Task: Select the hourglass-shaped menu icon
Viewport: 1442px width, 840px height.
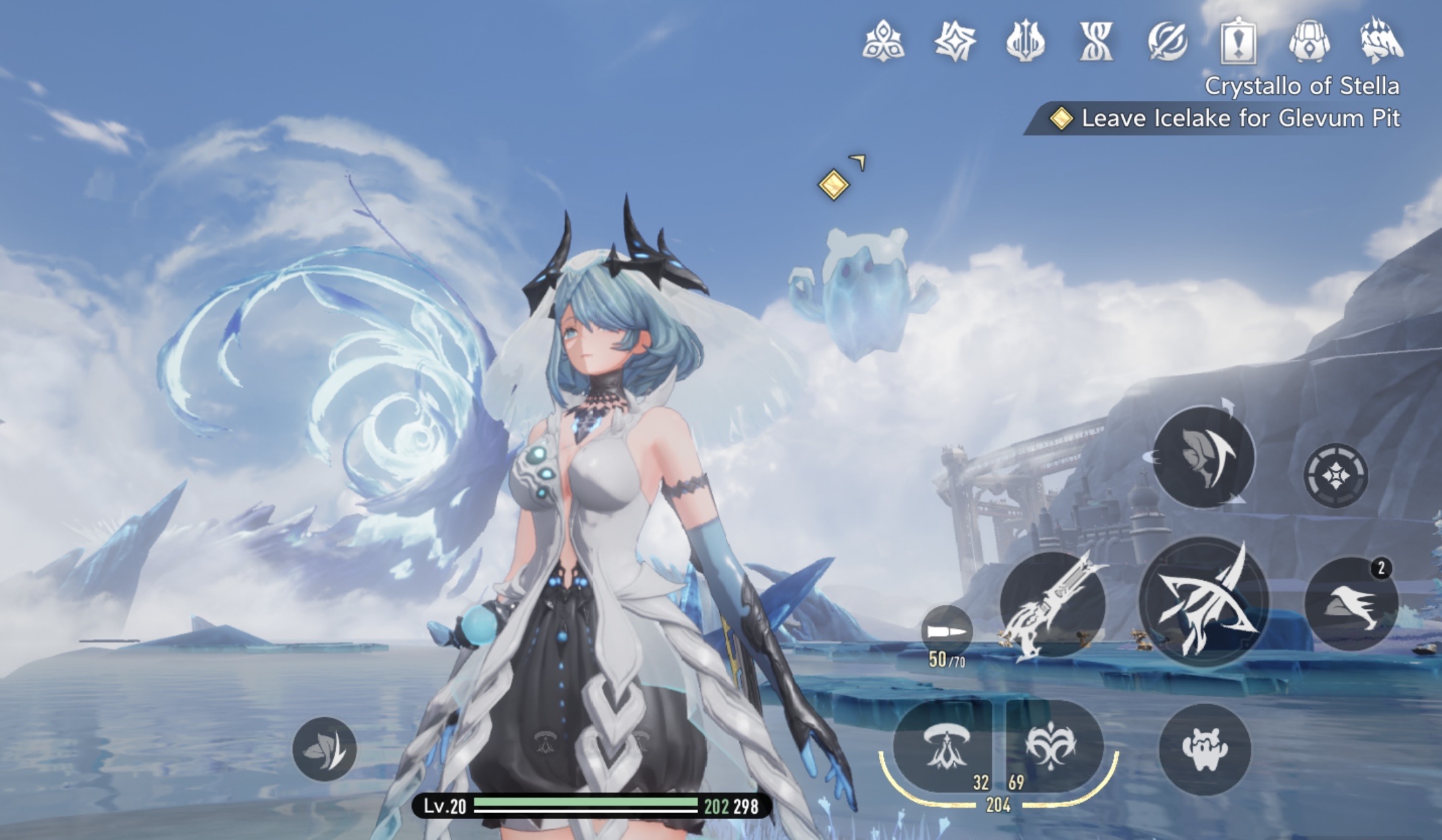Action: [1096, 41]
